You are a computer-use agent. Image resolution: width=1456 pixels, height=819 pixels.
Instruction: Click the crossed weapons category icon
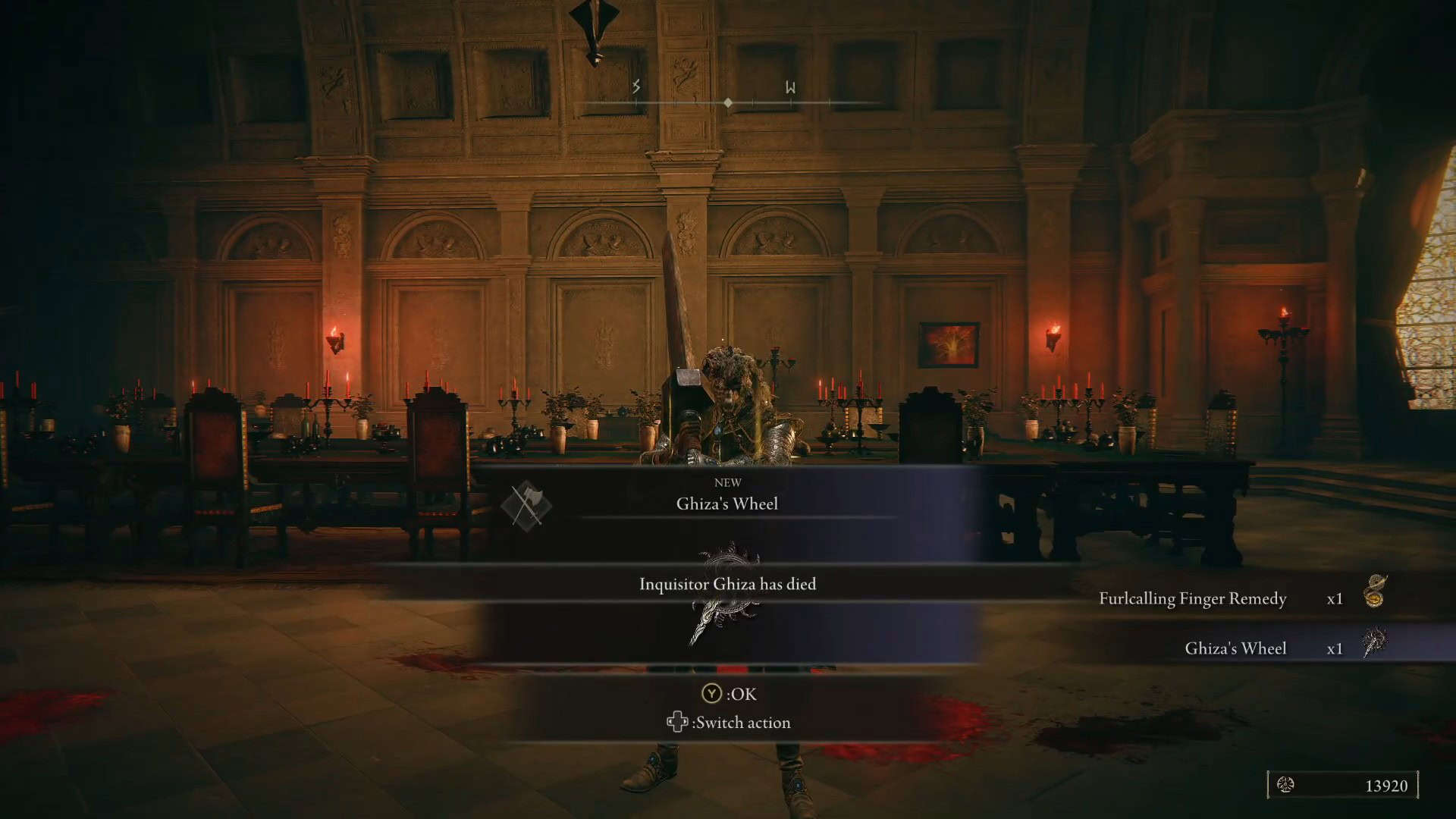[x=526, y=505]
